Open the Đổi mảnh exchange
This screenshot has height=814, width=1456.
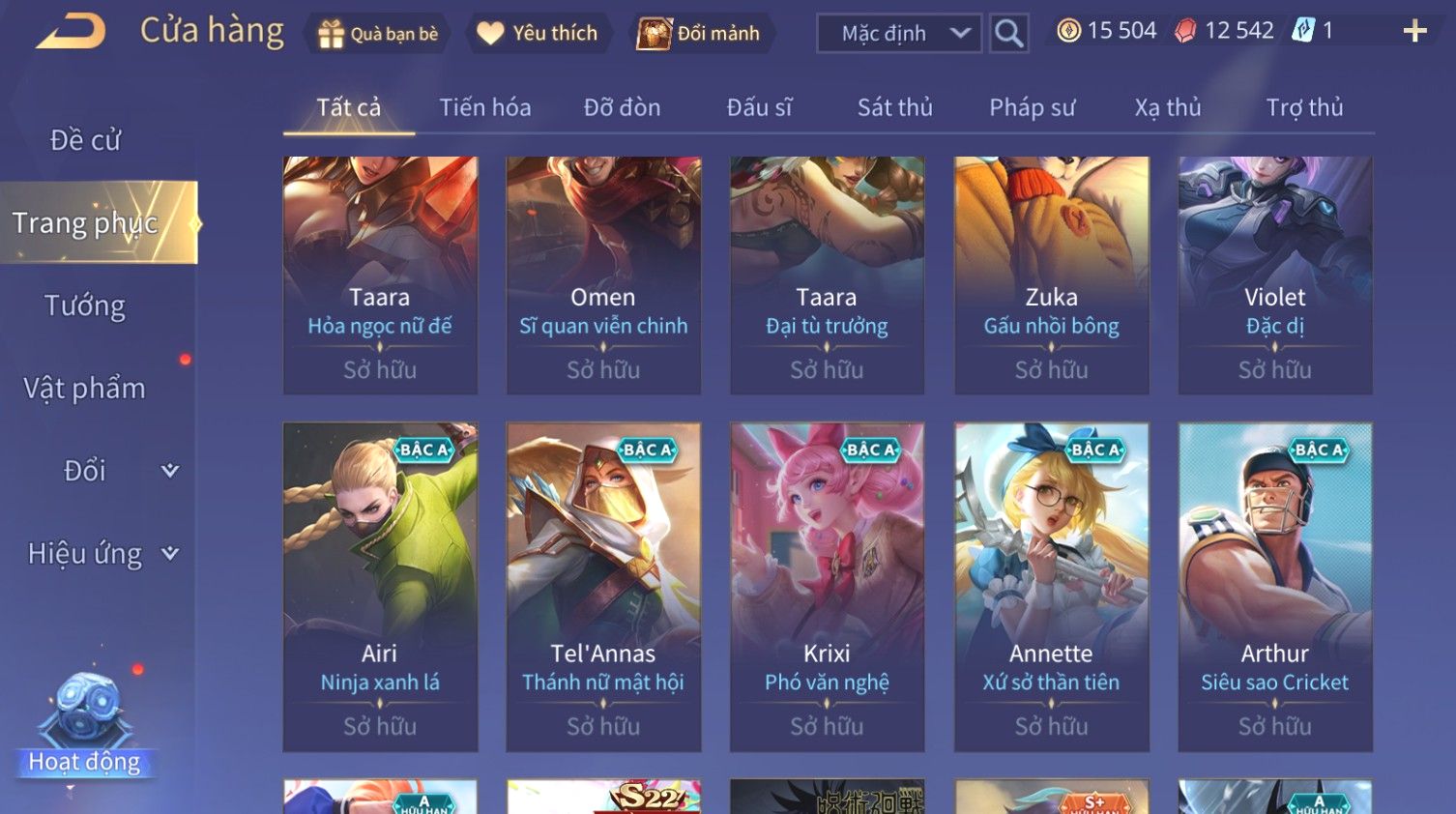click(x=699, y=34)
